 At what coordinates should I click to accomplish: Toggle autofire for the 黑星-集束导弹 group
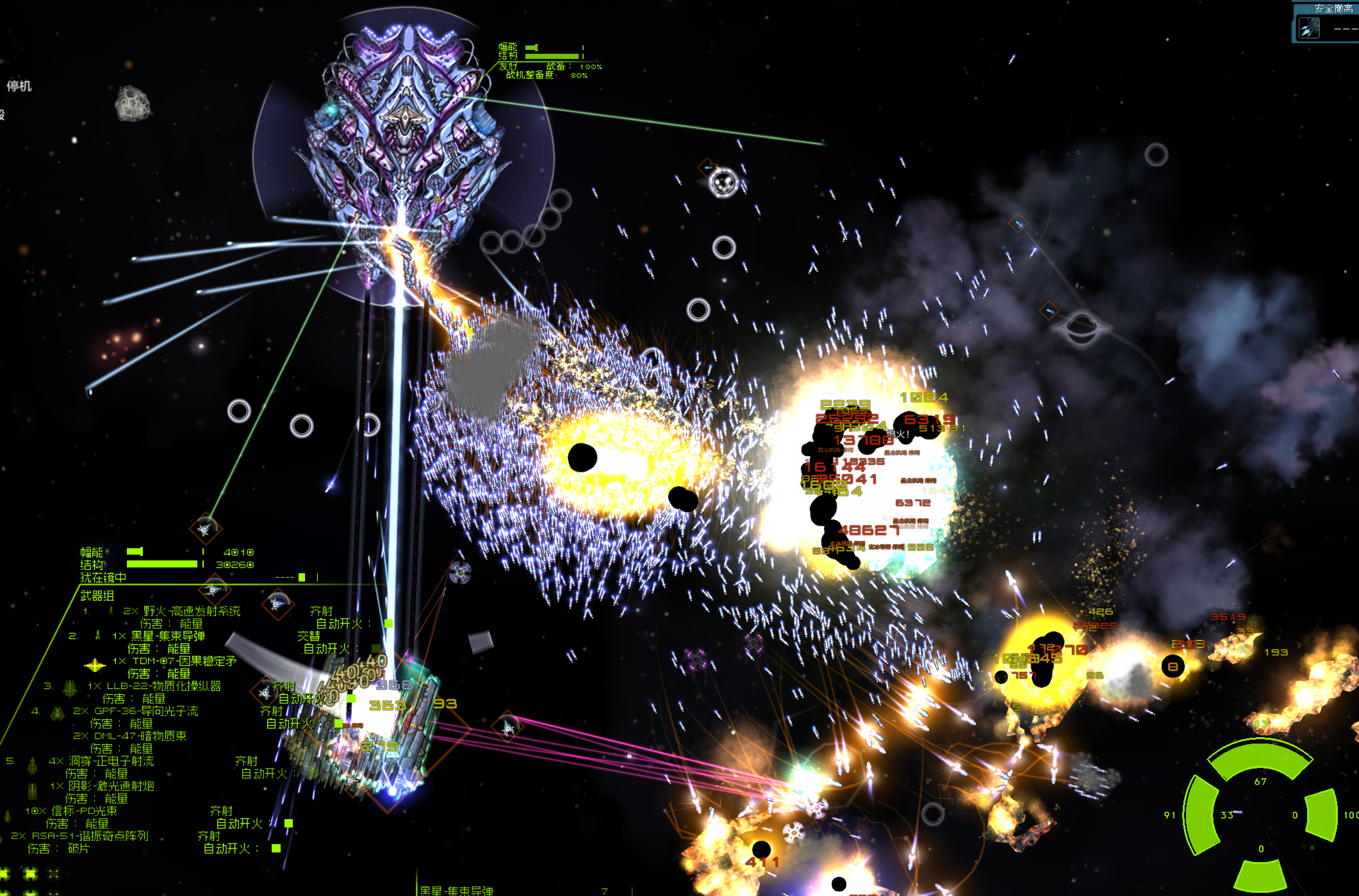376,648
